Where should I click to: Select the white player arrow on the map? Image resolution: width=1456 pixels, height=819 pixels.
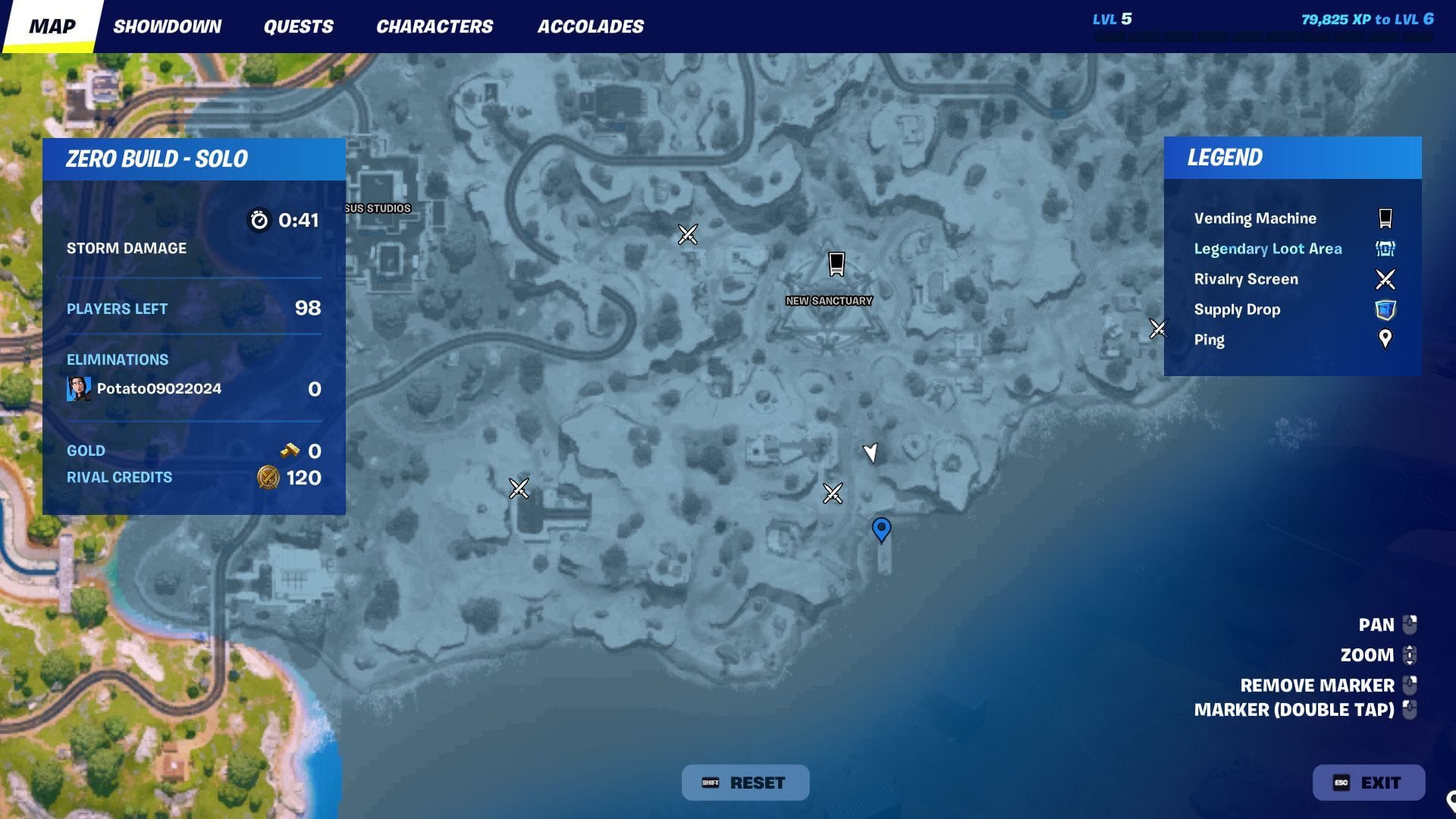871,453
